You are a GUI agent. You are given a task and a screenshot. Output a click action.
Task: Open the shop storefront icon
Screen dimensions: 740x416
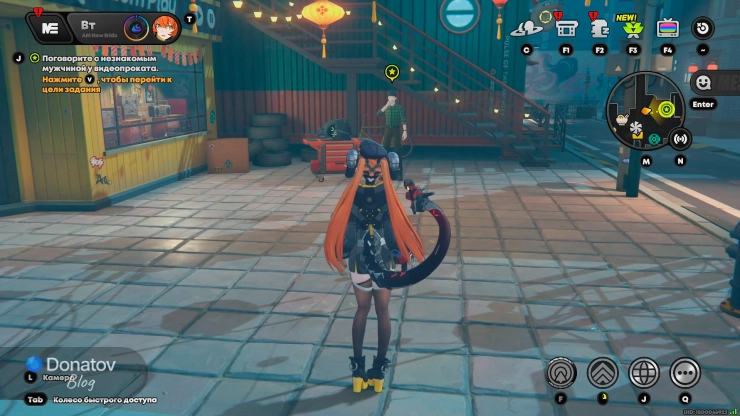point(566,28)
